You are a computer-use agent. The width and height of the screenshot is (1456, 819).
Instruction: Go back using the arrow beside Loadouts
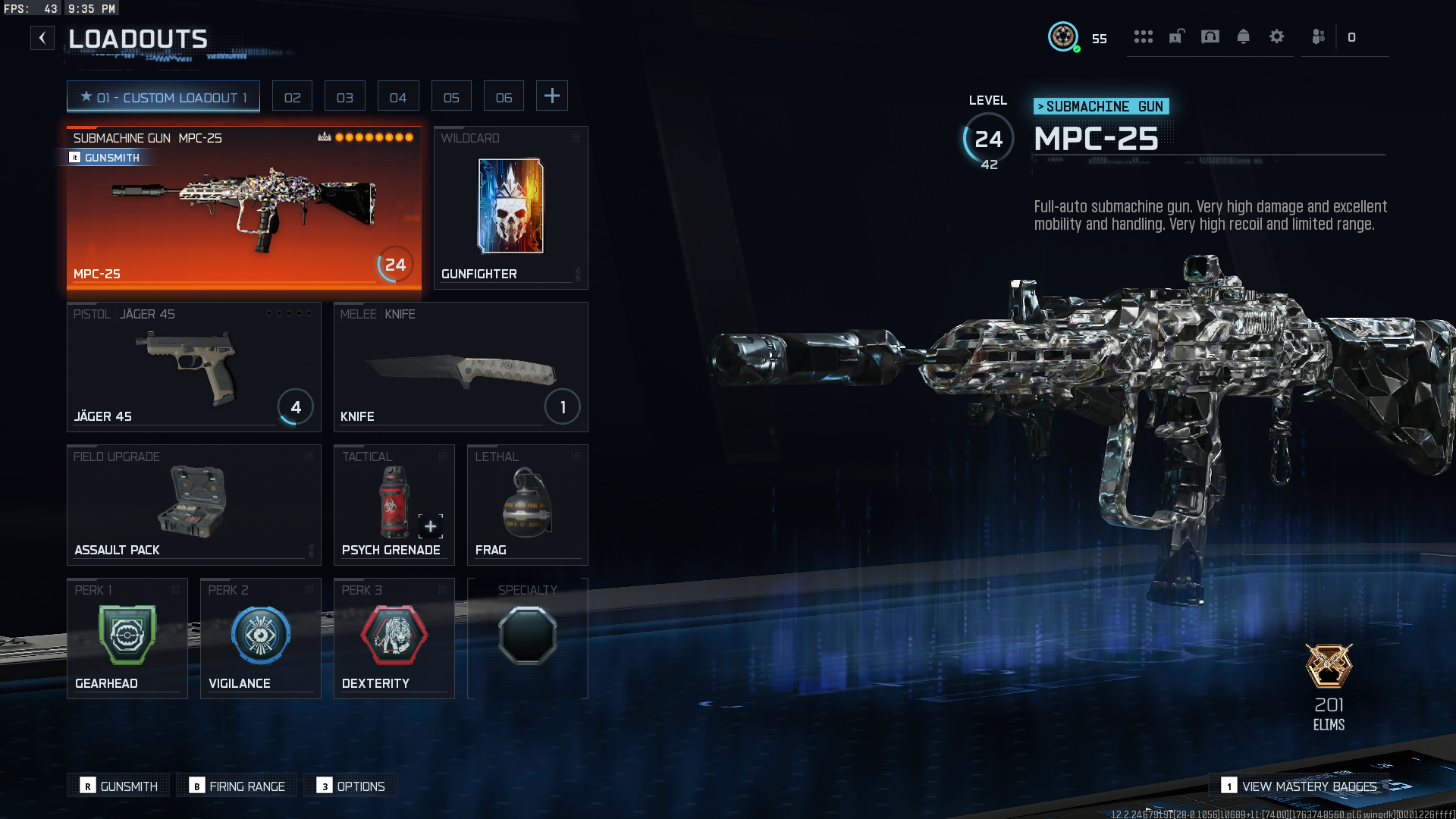[x=42, y=38]
